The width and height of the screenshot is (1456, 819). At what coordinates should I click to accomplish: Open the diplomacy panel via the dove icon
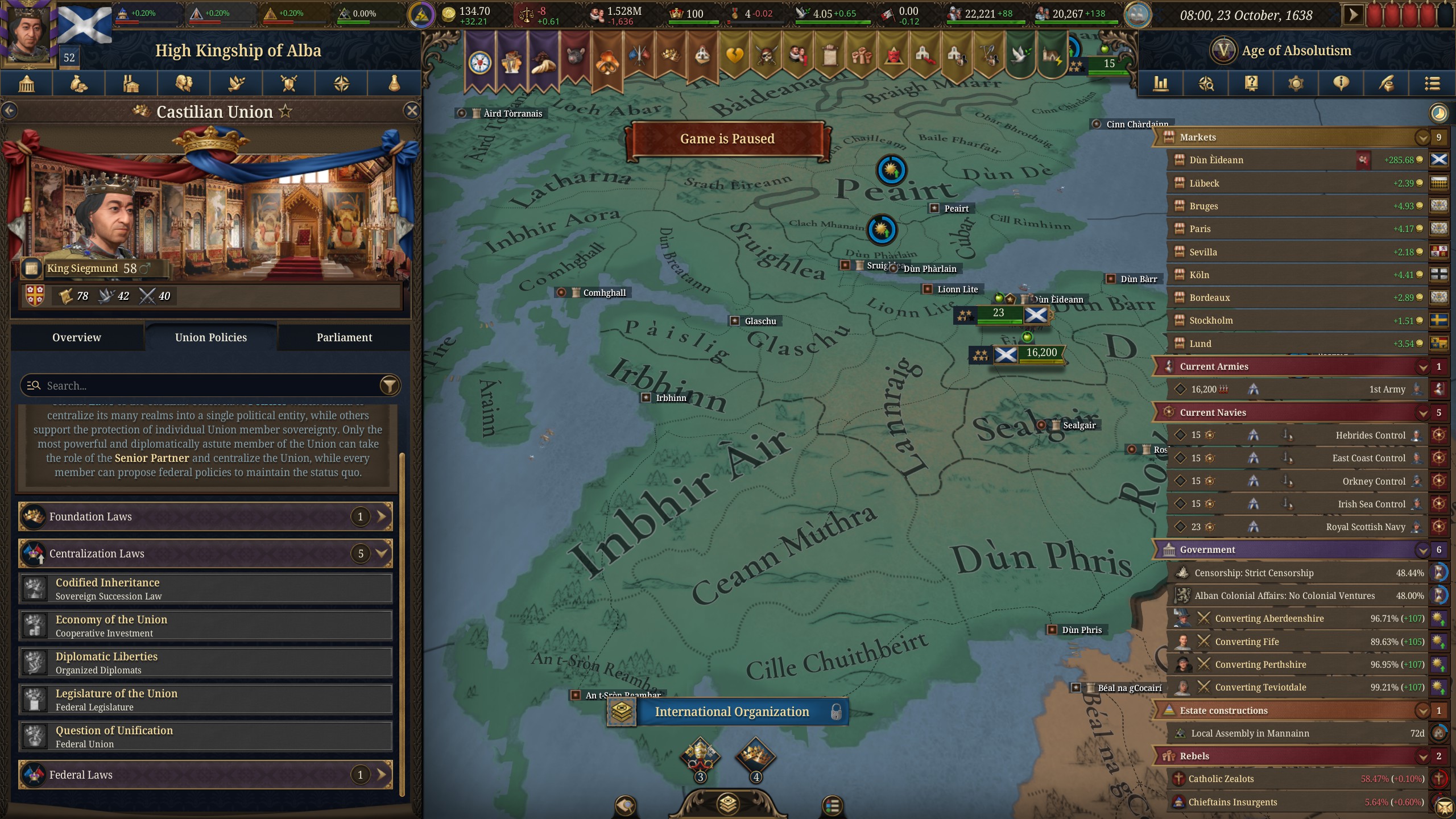click(235, 84)
